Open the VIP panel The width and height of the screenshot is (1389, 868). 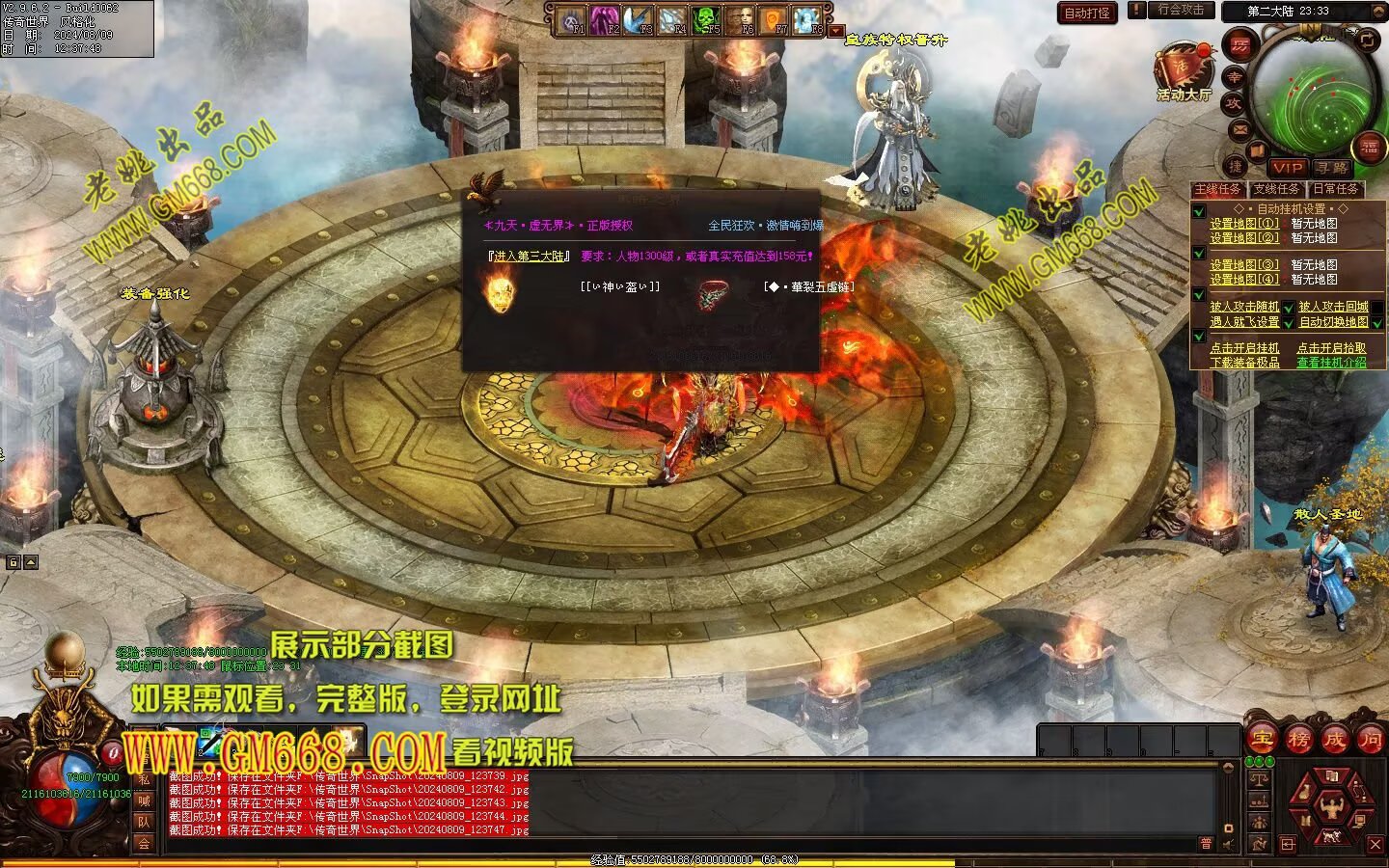(1287, 167)
